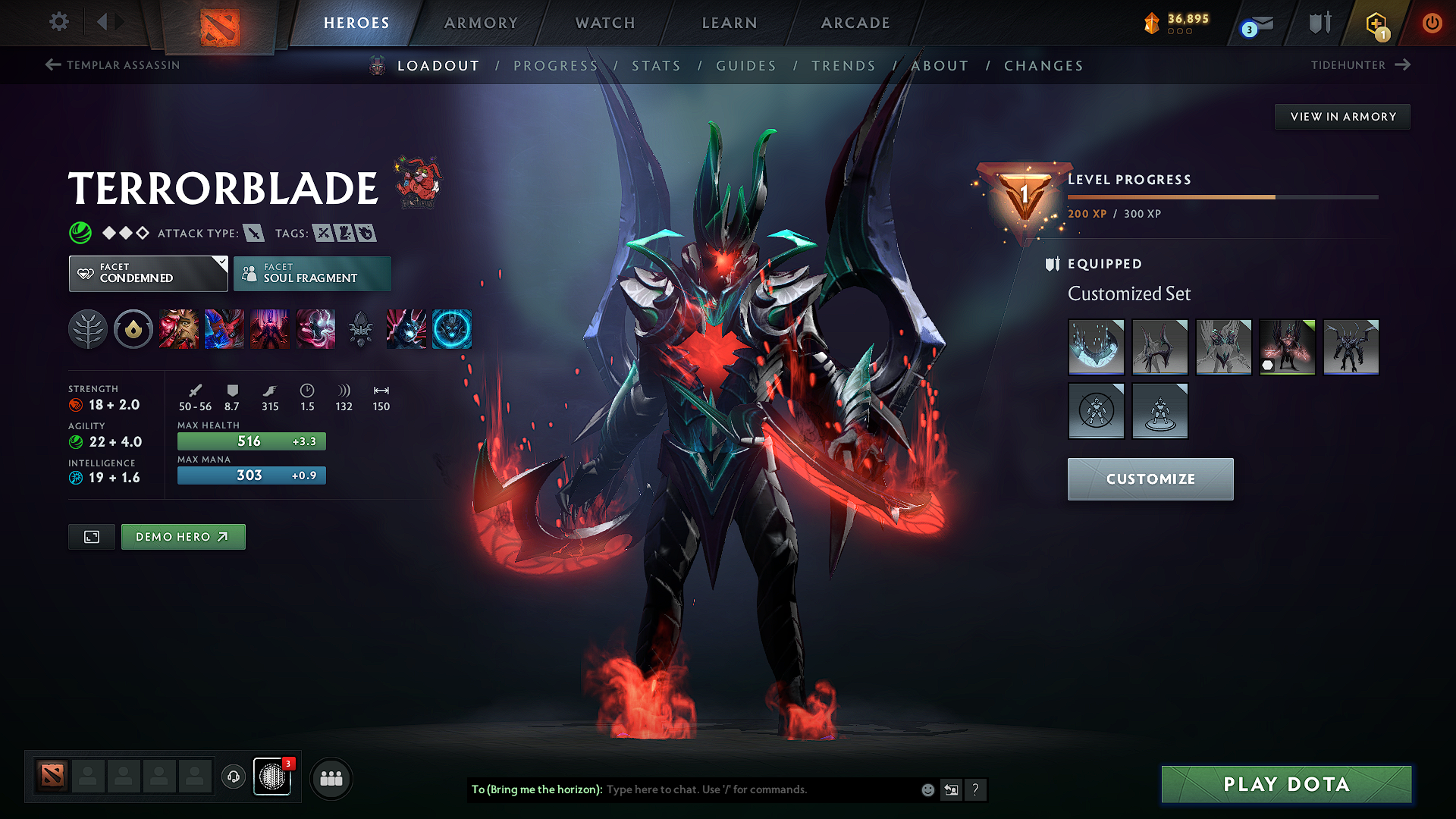Switch to the Stats tab

(x=657, y=65)
